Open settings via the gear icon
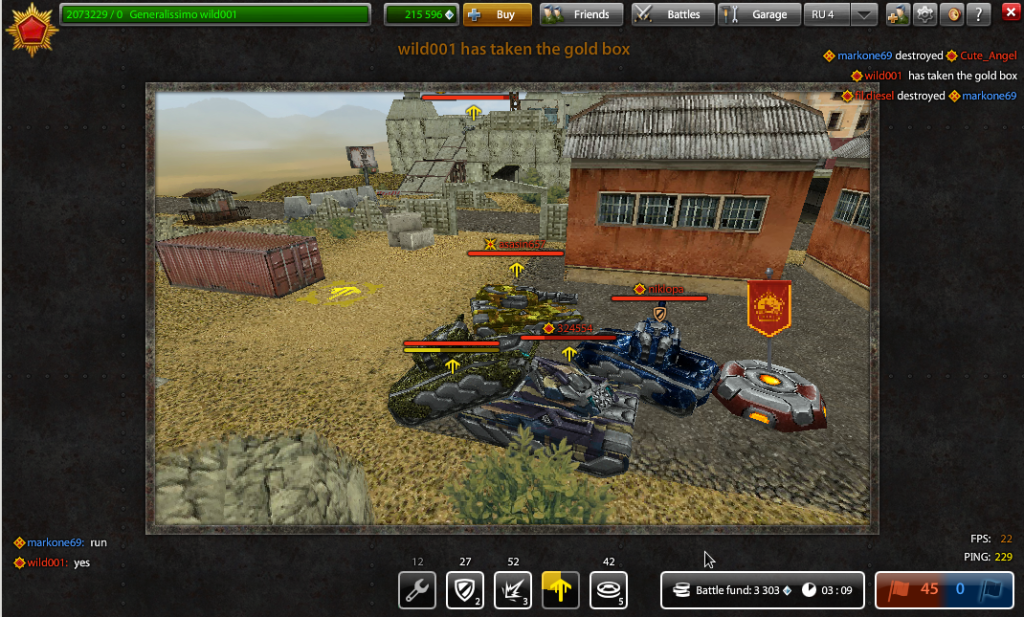 (926, 15)
